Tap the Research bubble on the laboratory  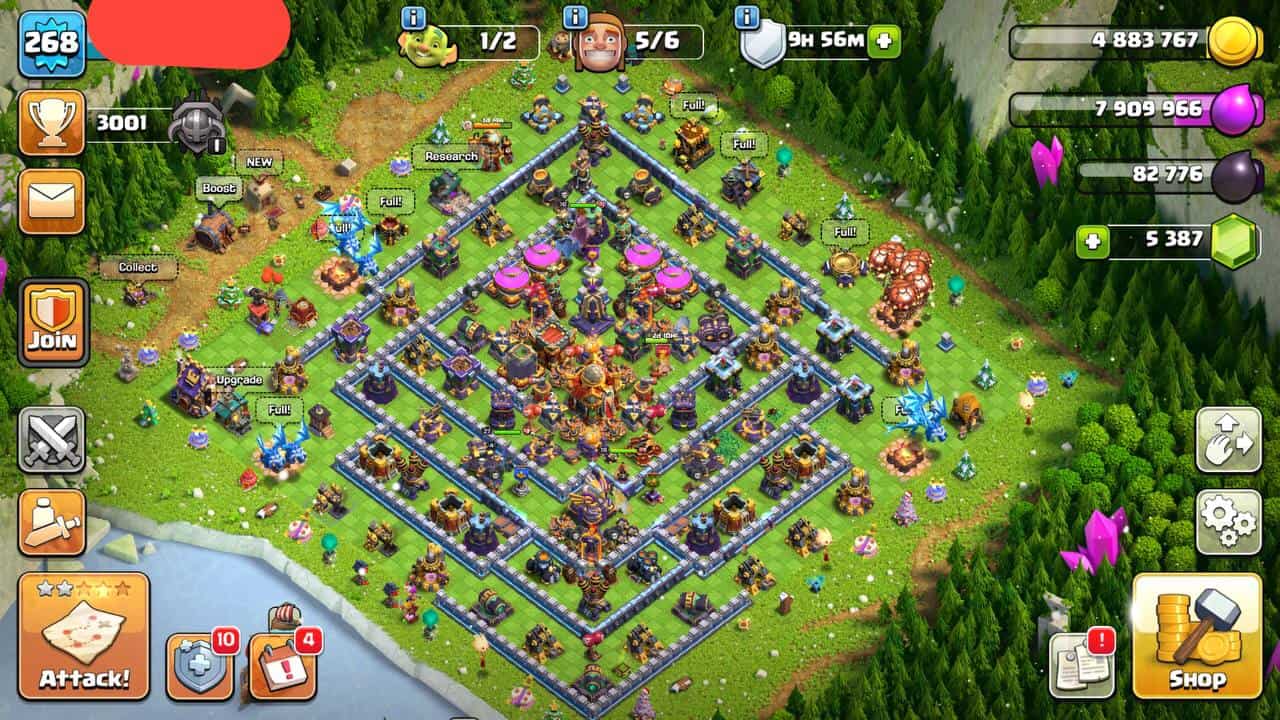tap(451, 157)
